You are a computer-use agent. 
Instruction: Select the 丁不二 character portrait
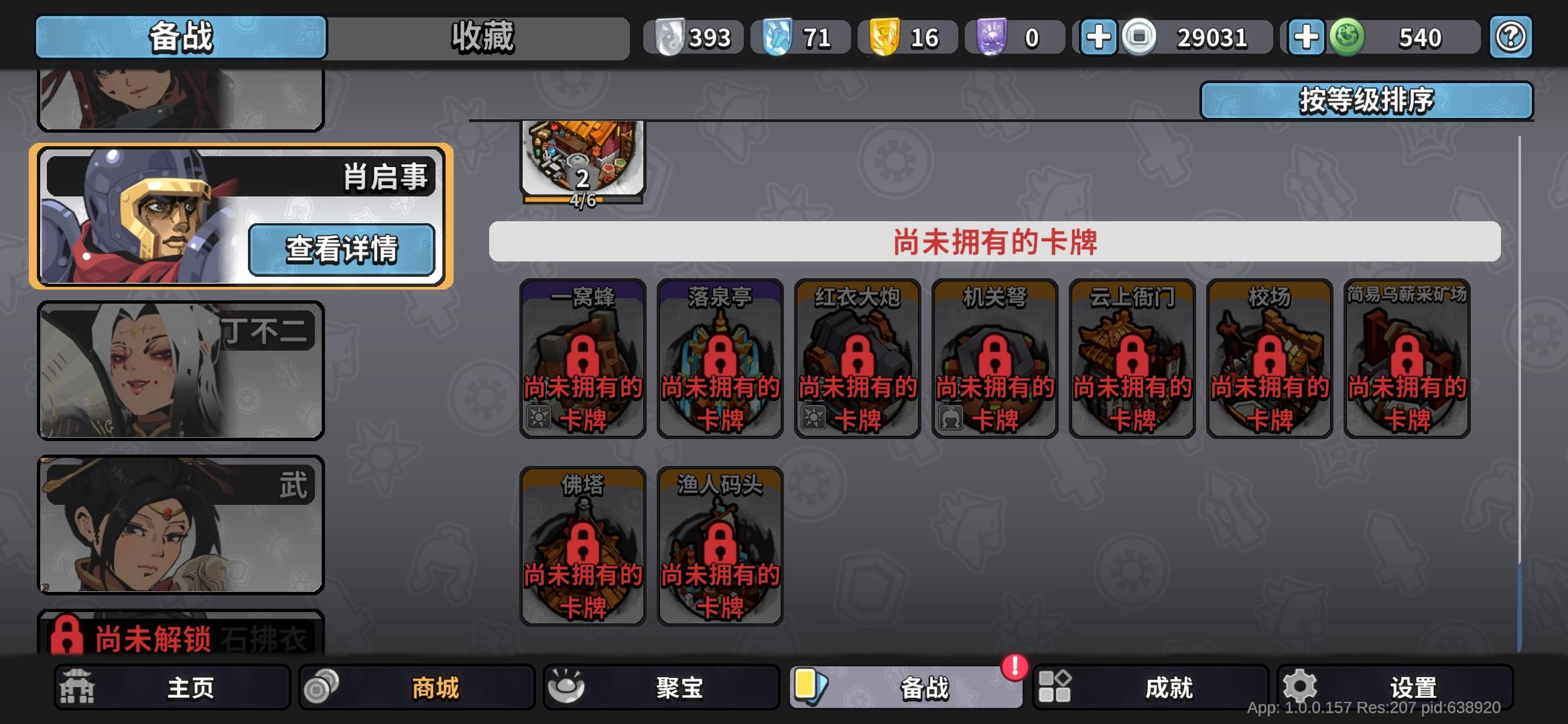point(179,369)
